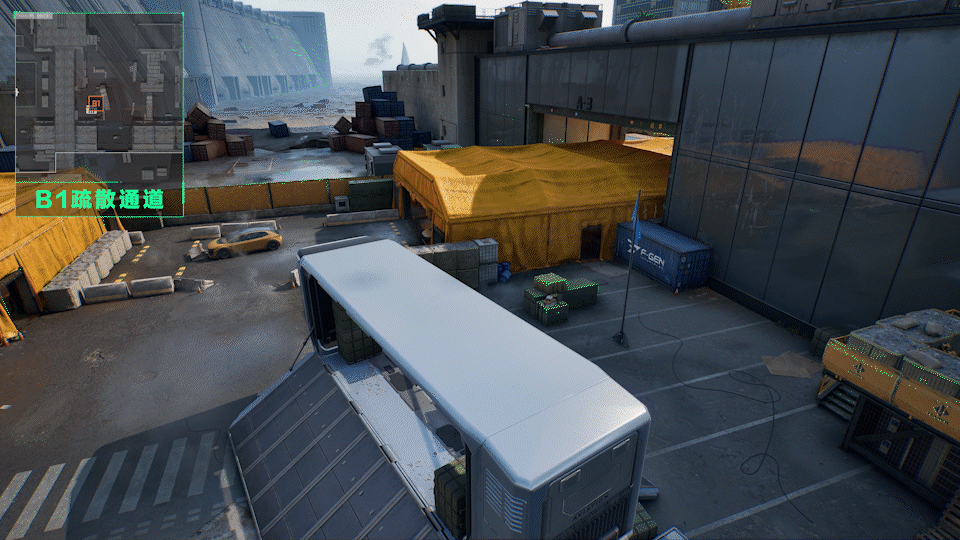Open the minimap in the corner
The width and height of the screenshot is (960, 540).
99,95
